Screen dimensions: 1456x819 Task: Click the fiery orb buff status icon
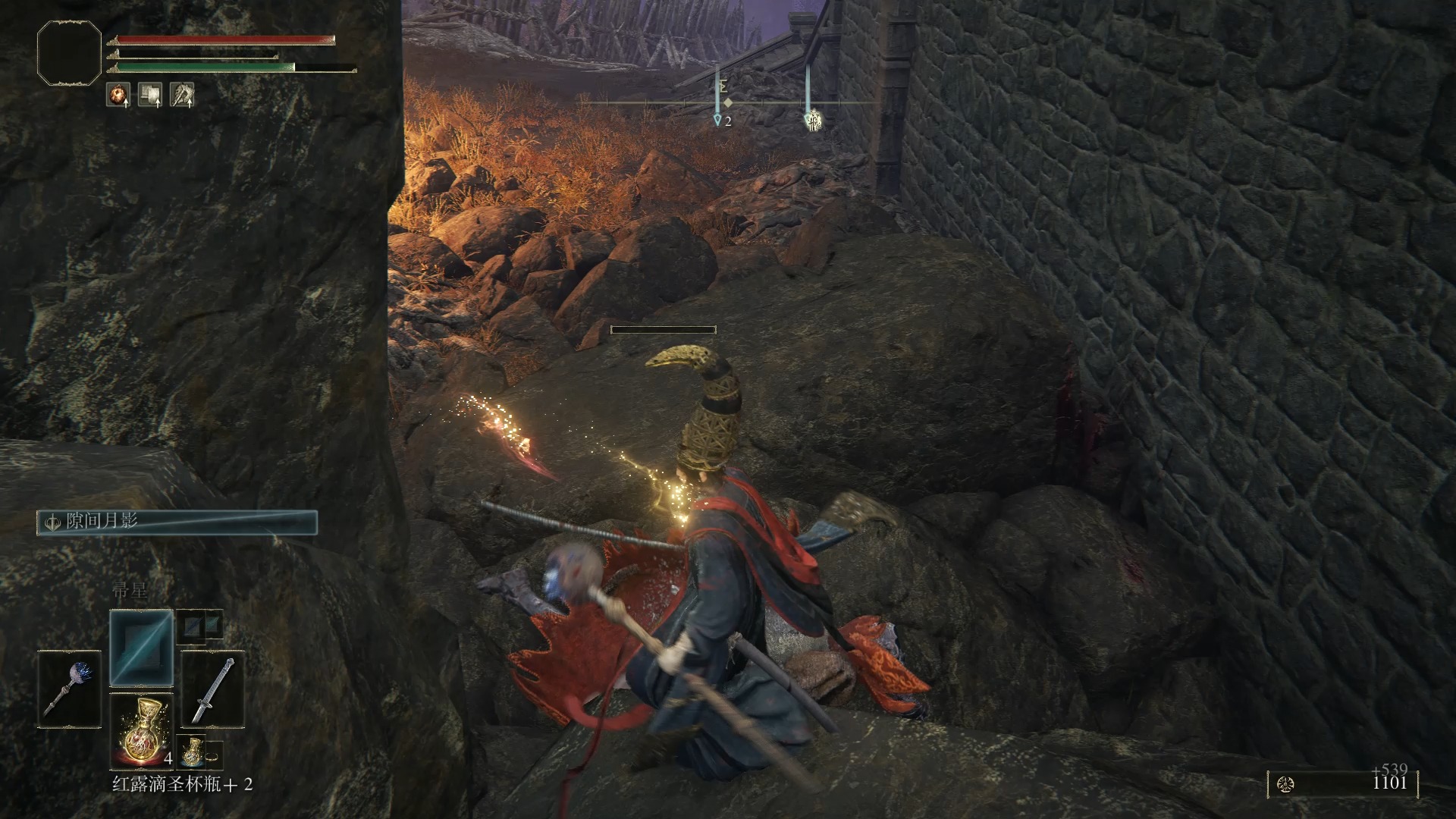118,94
